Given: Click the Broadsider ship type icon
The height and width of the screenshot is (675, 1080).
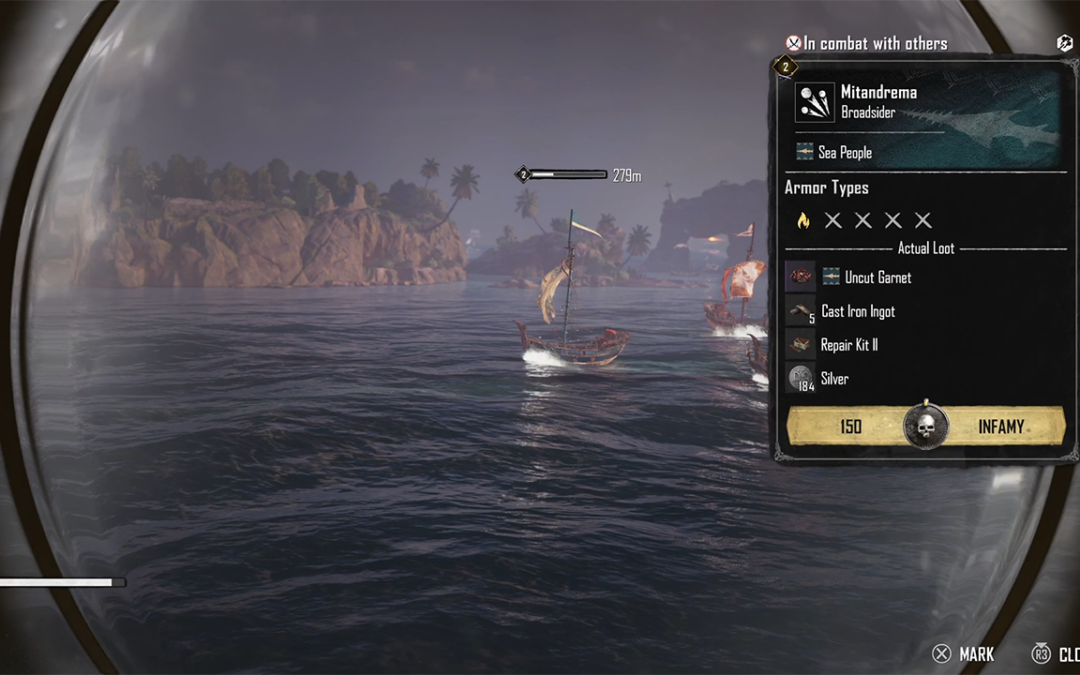Looking at the screenshot, I should click(x=814, y=102).
